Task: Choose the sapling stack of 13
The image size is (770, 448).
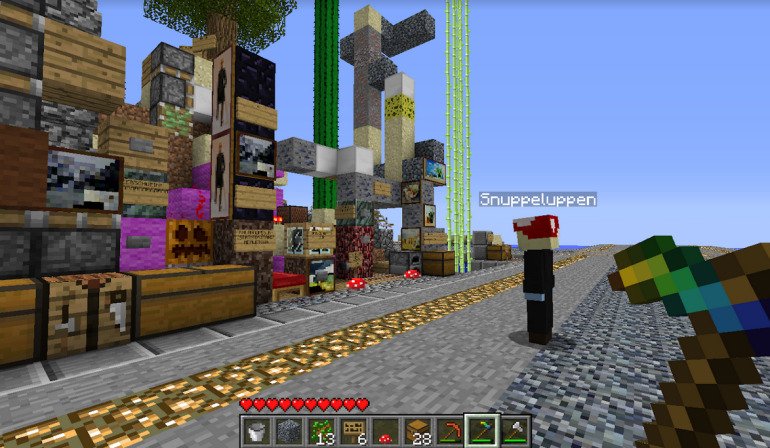Action: click(x=320, y=431)
